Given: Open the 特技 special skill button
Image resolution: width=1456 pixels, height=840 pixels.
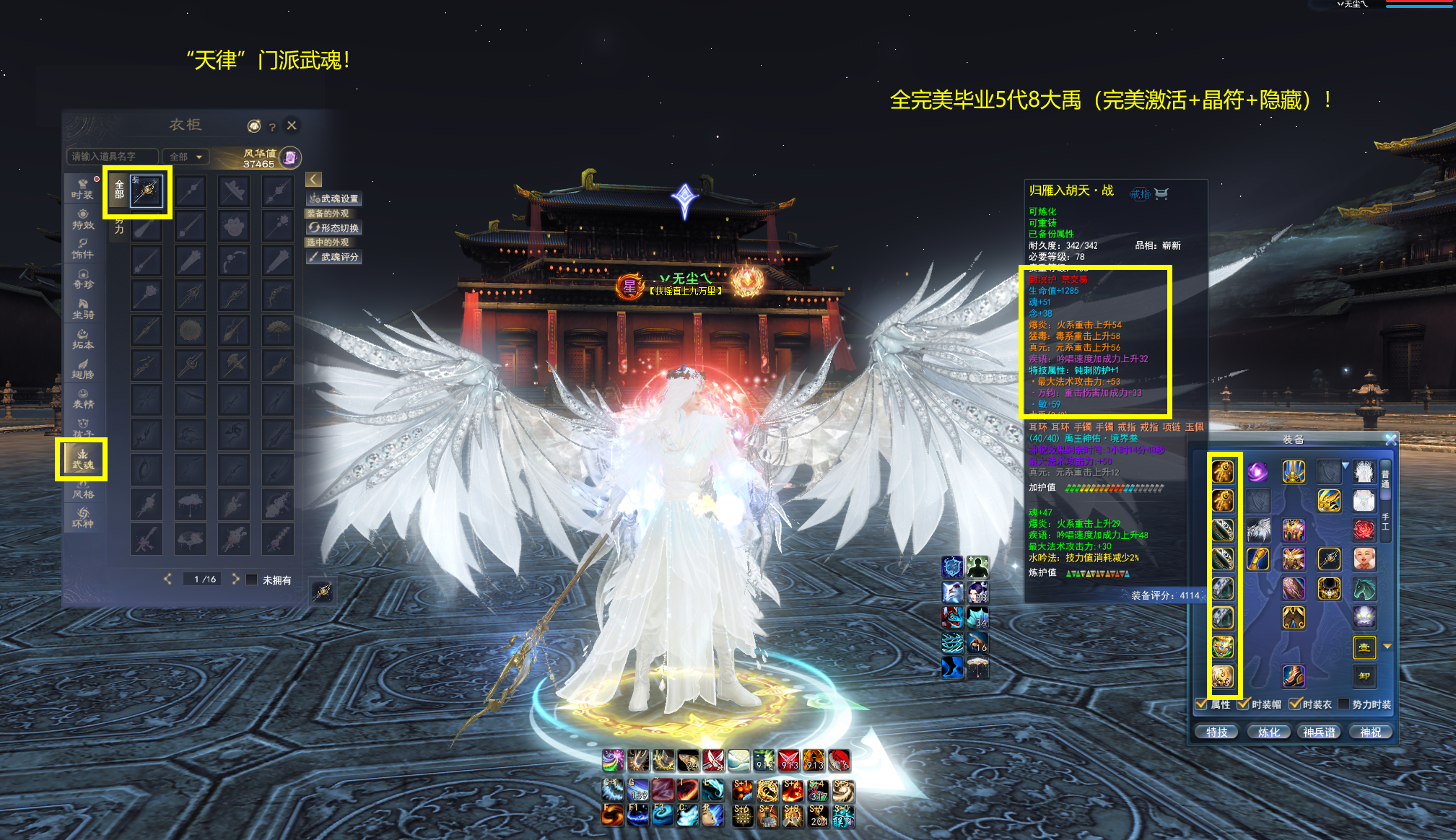Looking at the screenshot, I should pos(1216,732).
